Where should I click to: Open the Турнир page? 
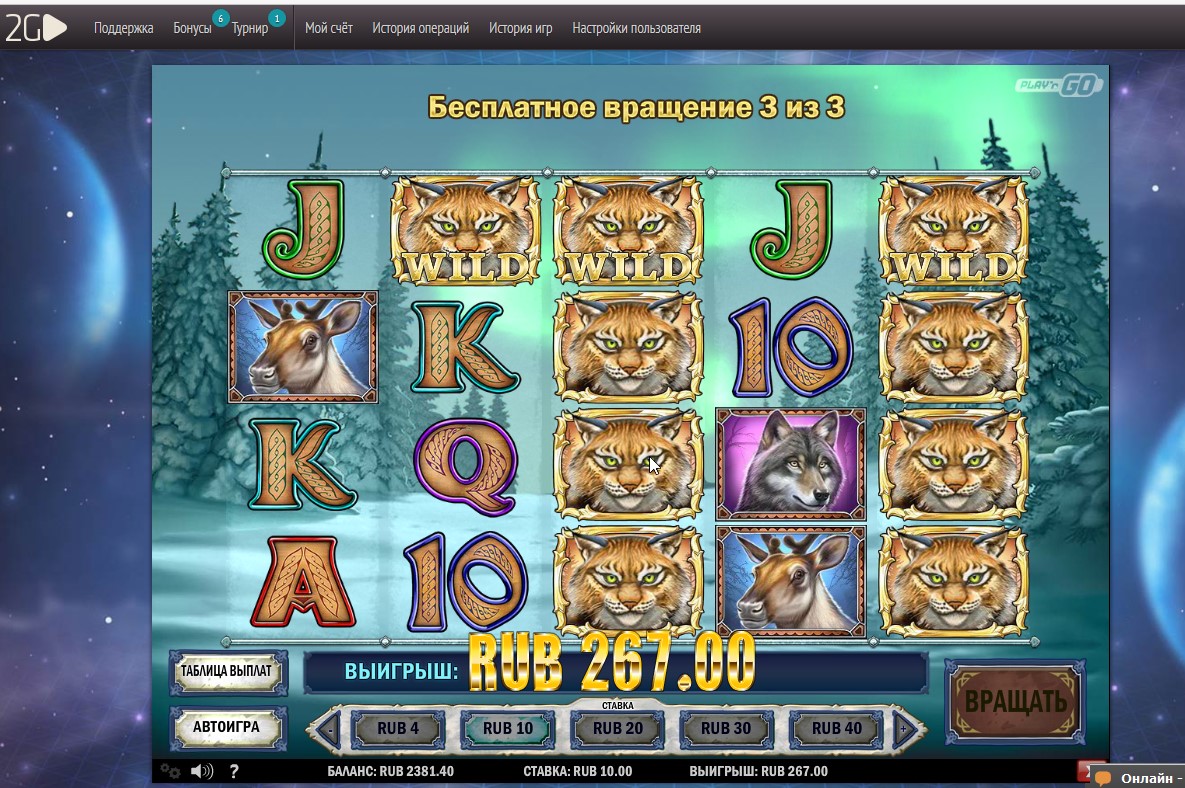(x=250, y=28)
